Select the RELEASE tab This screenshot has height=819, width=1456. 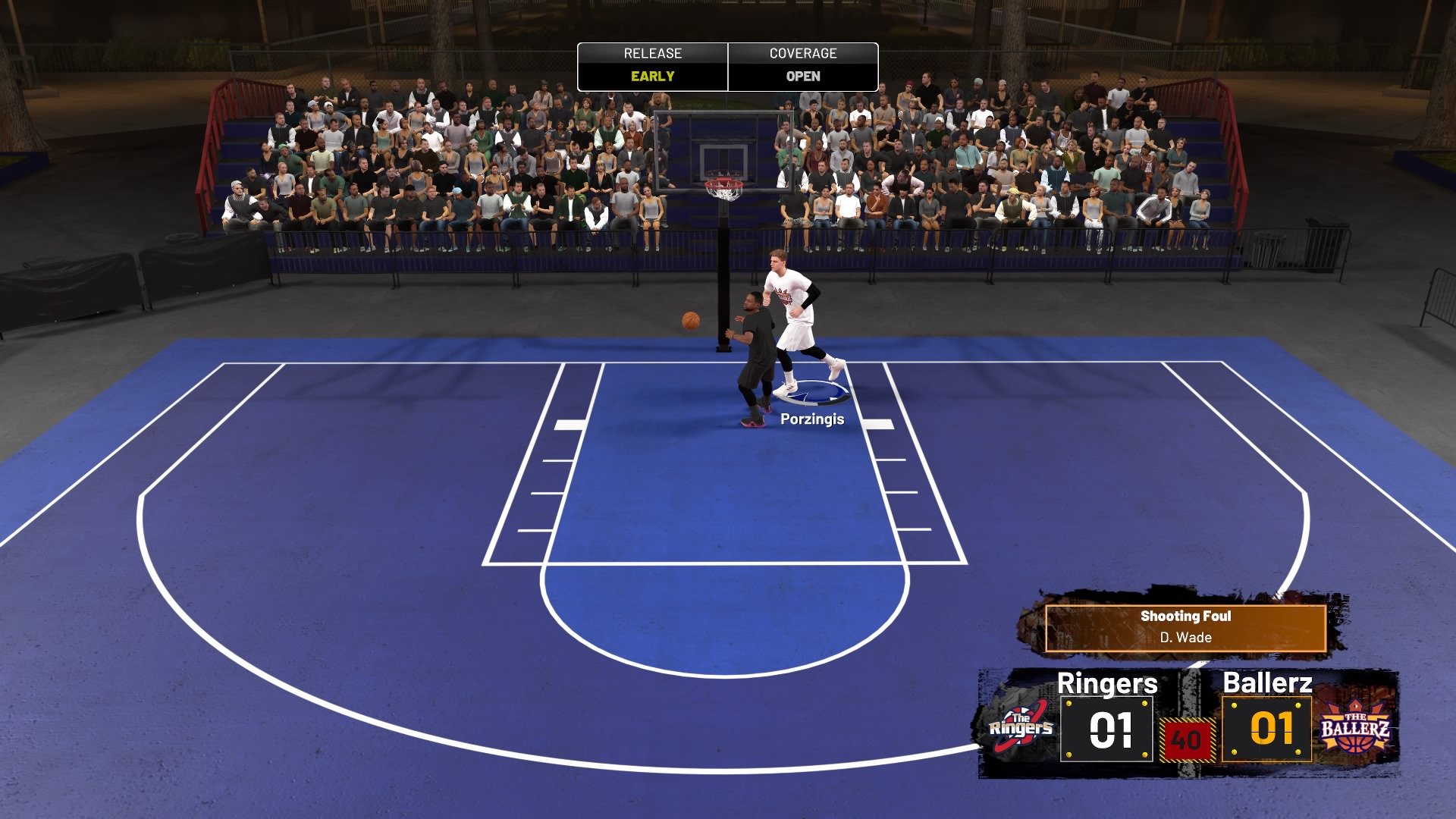[x=652, y=54]
